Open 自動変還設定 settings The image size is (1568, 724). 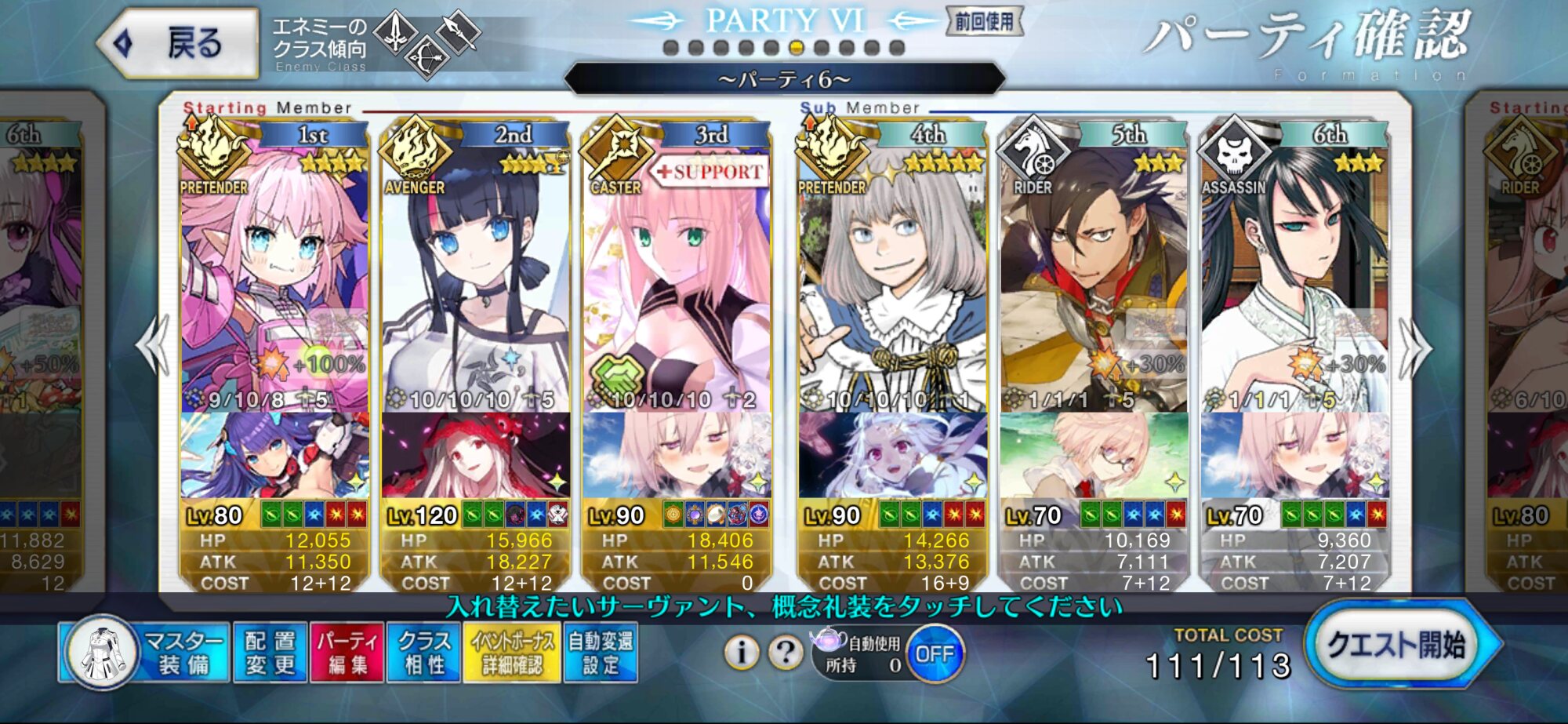pos(600,652)
